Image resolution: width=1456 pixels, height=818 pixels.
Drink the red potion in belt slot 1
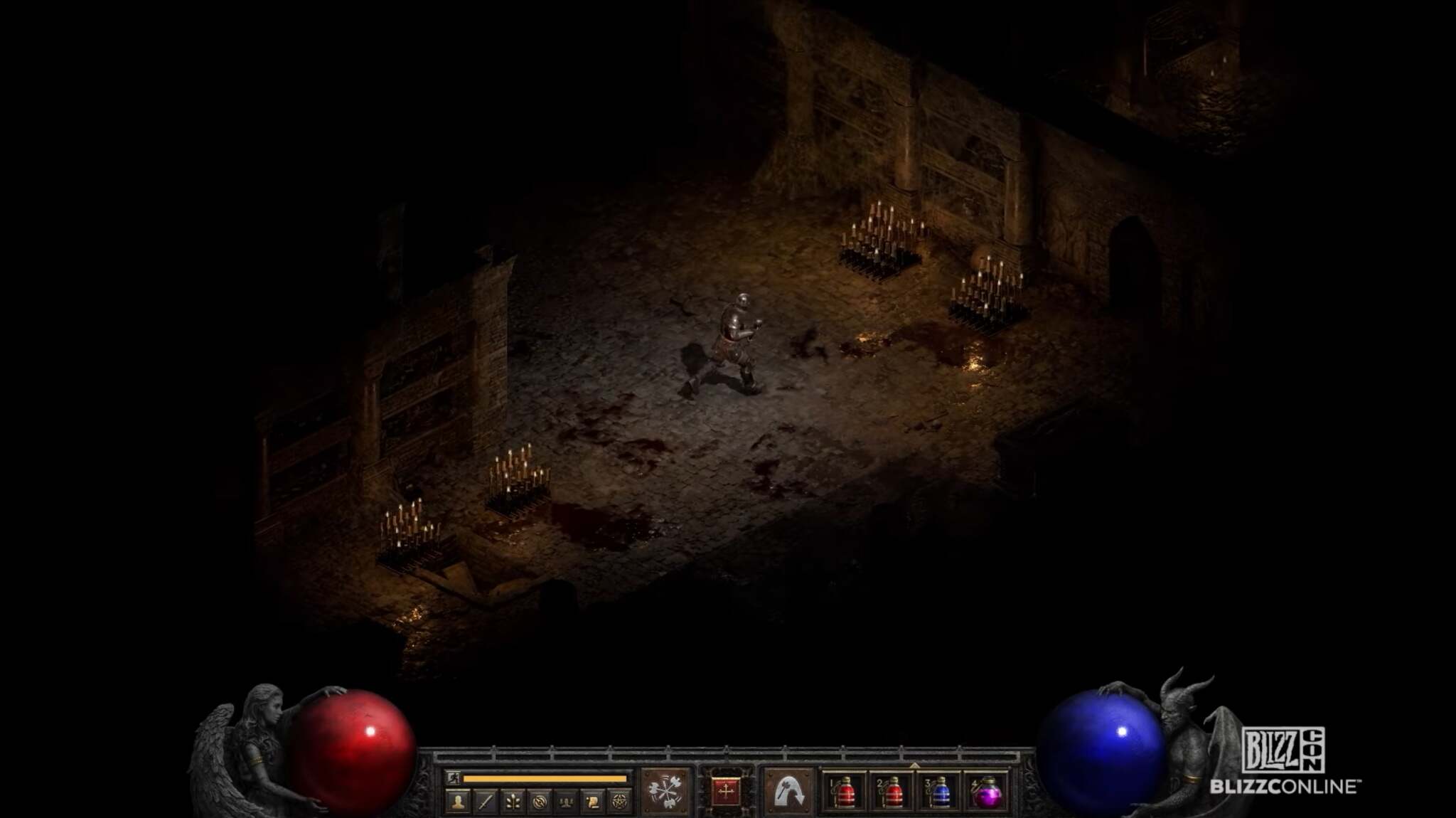[x=845, y=794]
